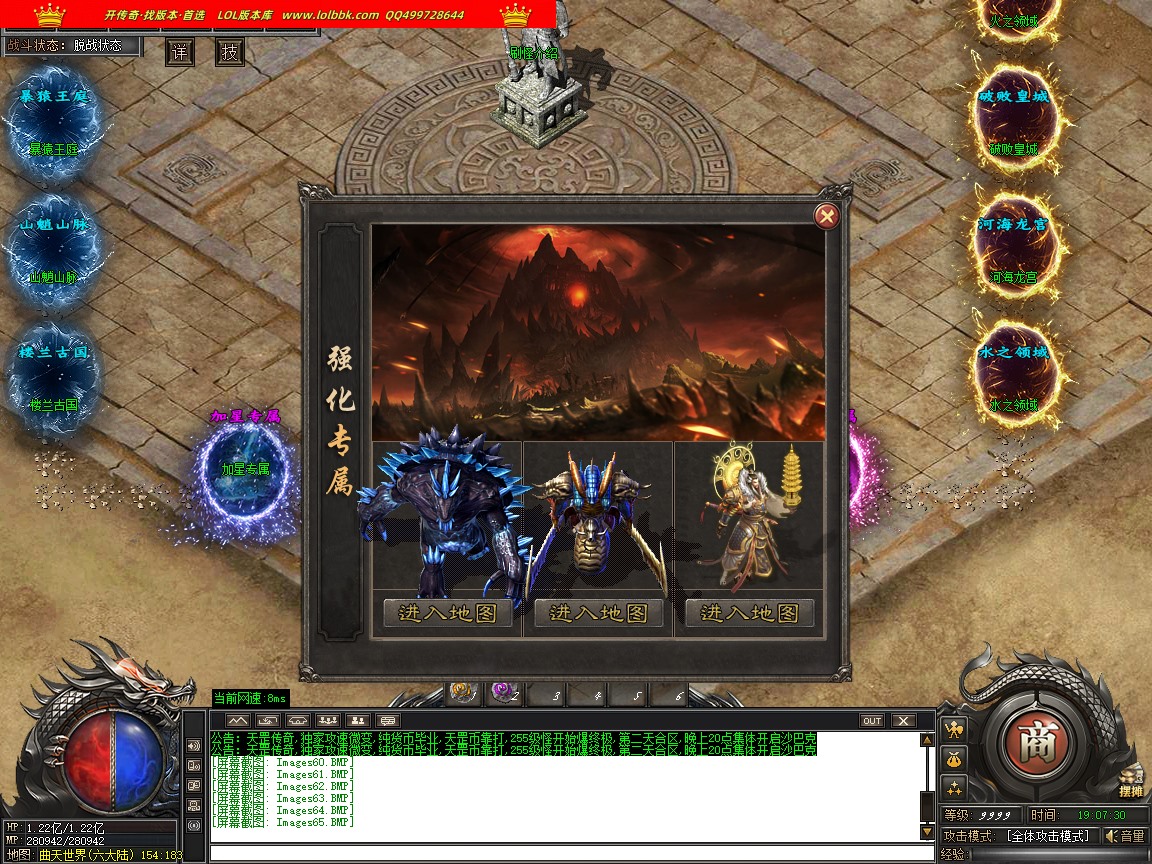
Task: Click the 详 details button
Action: (179, 52)
